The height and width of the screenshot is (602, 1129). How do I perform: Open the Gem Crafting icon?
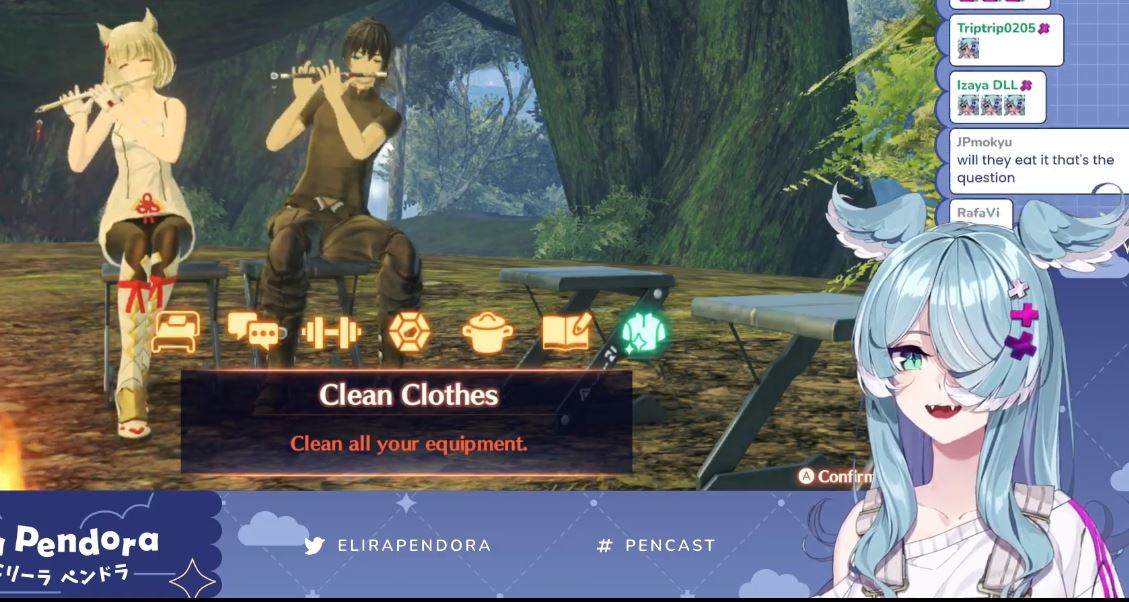408,332
